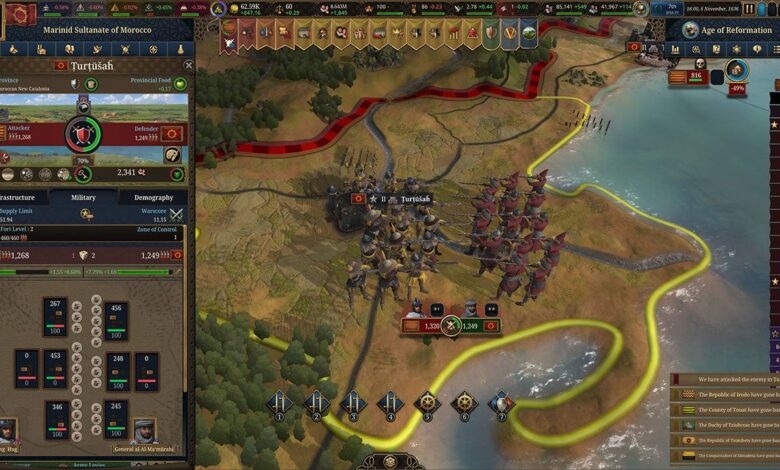Click the attacked-the-enemy message log entry
The width and height of the screenshot is (780, 470).
point(726,380)
